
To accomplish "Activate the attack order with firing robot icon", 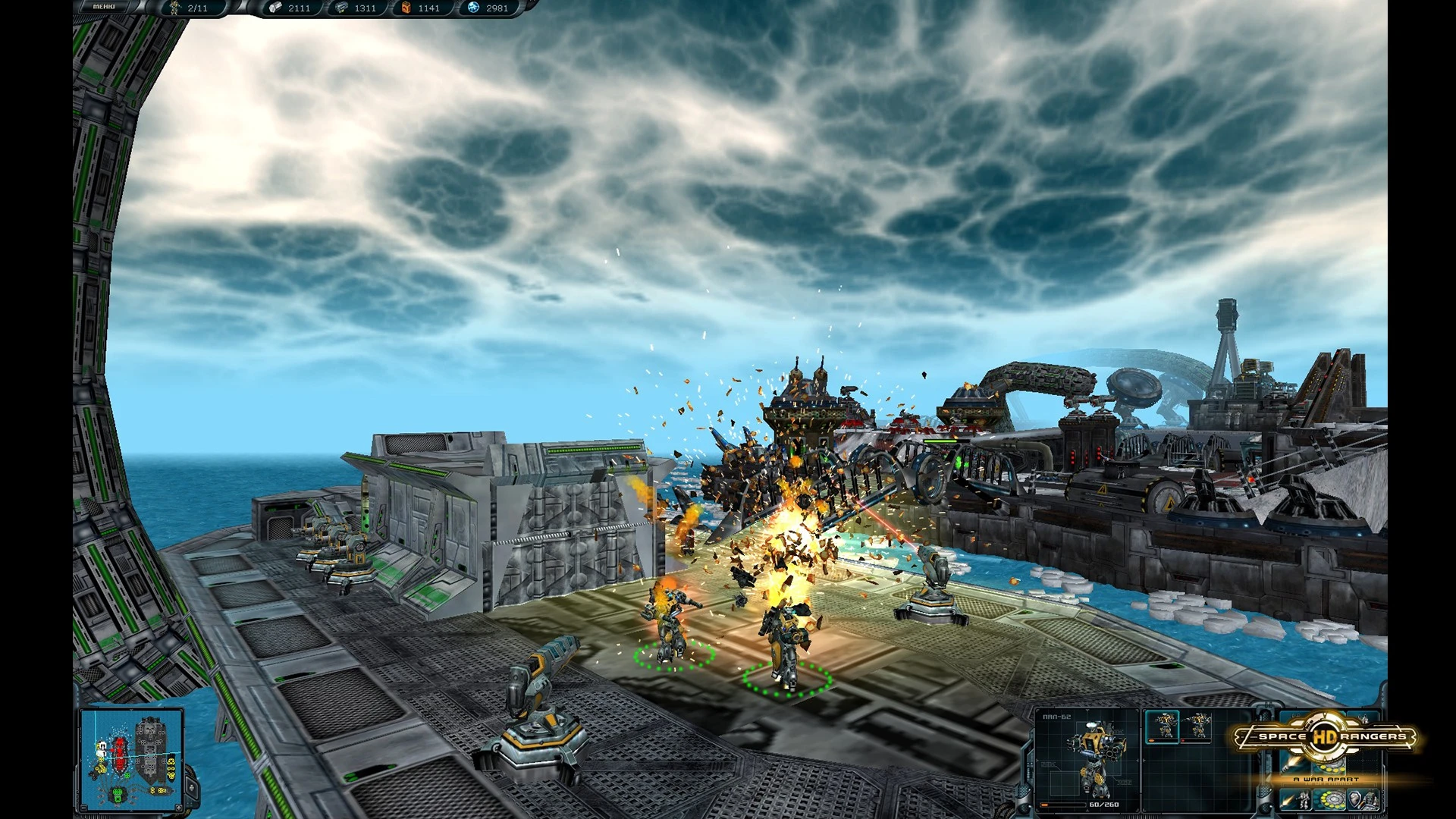I will 1296,799.
